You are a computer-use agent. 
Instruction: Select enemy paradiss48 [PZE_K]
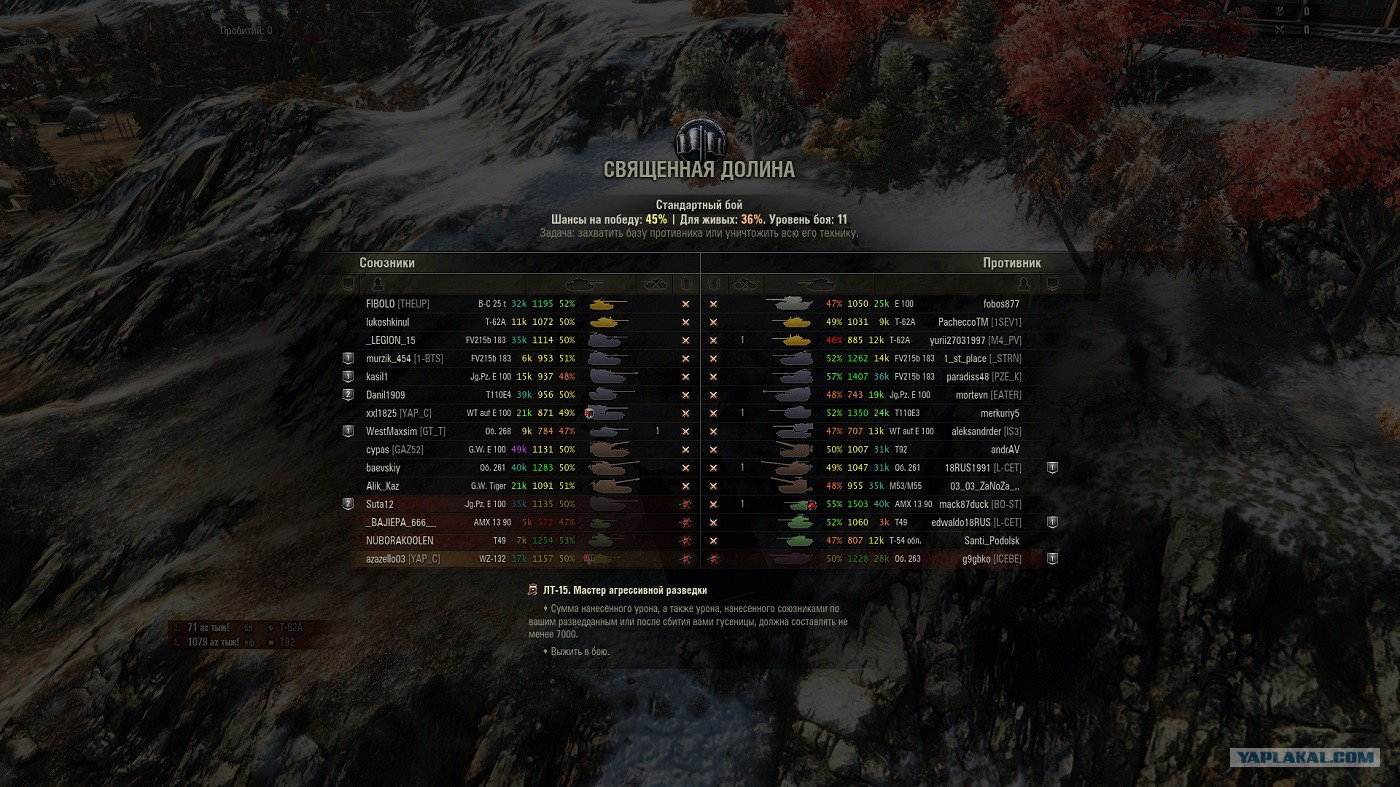click(983, 377)
